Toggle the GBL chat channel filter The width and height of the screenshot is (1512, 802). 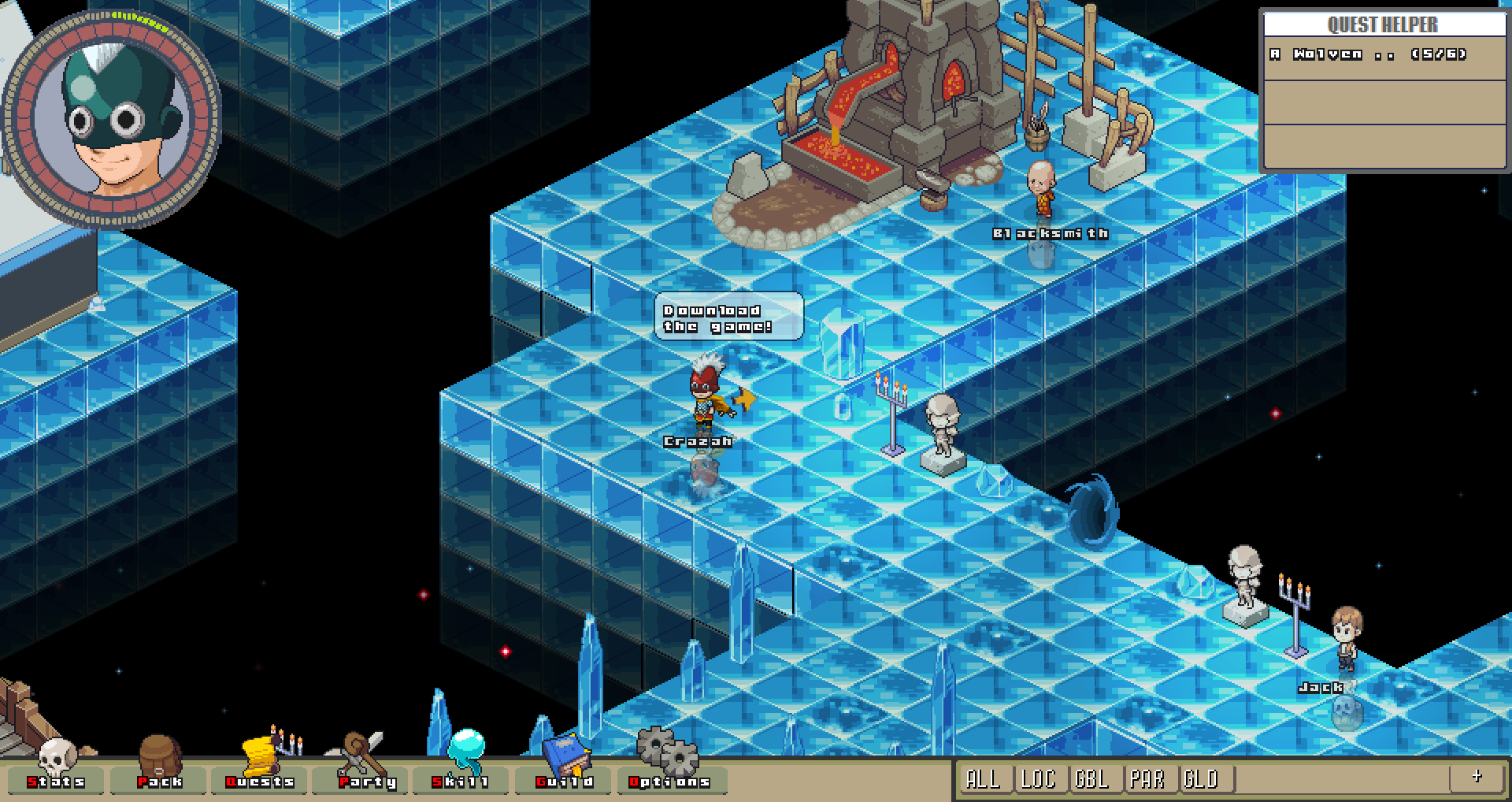pyautogui.click(x=1095, y=779)
